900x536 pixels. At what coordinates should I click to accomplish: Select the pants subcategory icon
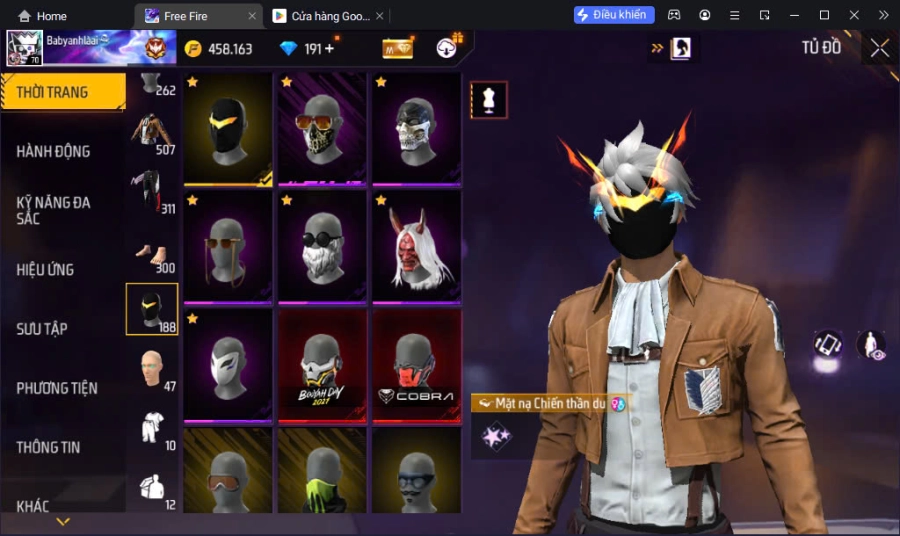point(151,191)
